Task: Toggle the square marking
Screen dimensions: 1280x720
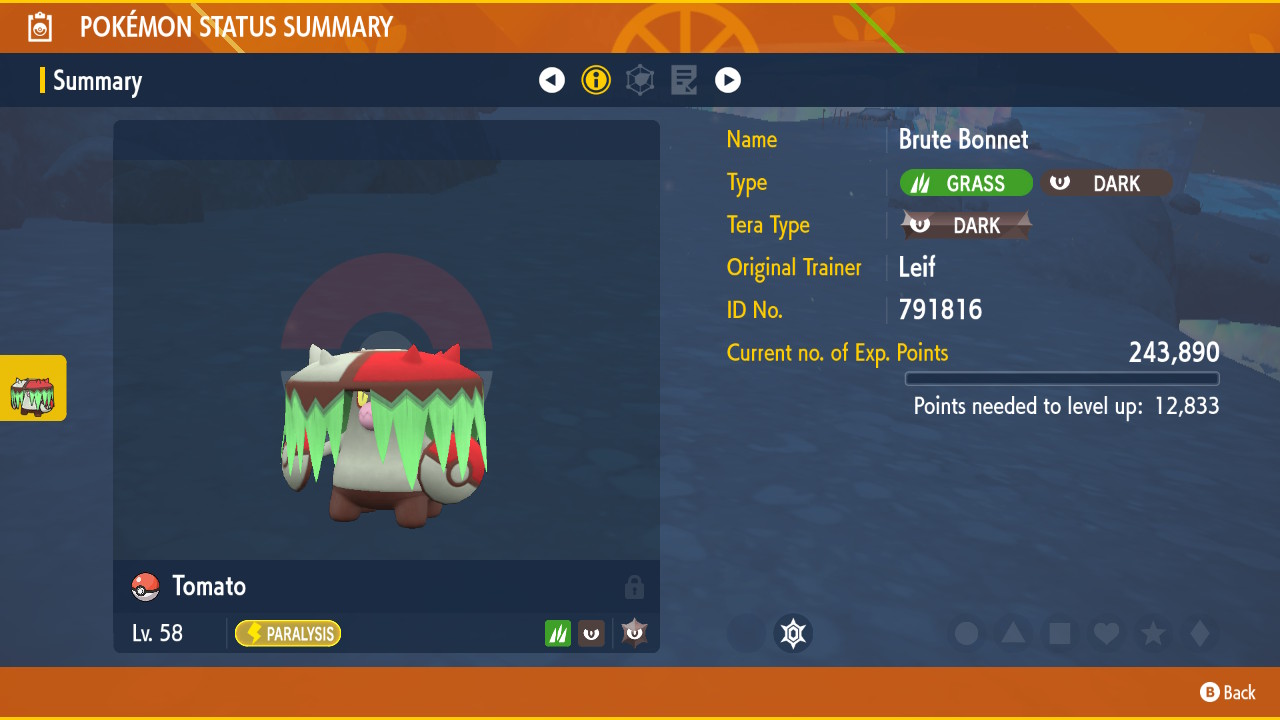Action: [x=1060, y=633]
